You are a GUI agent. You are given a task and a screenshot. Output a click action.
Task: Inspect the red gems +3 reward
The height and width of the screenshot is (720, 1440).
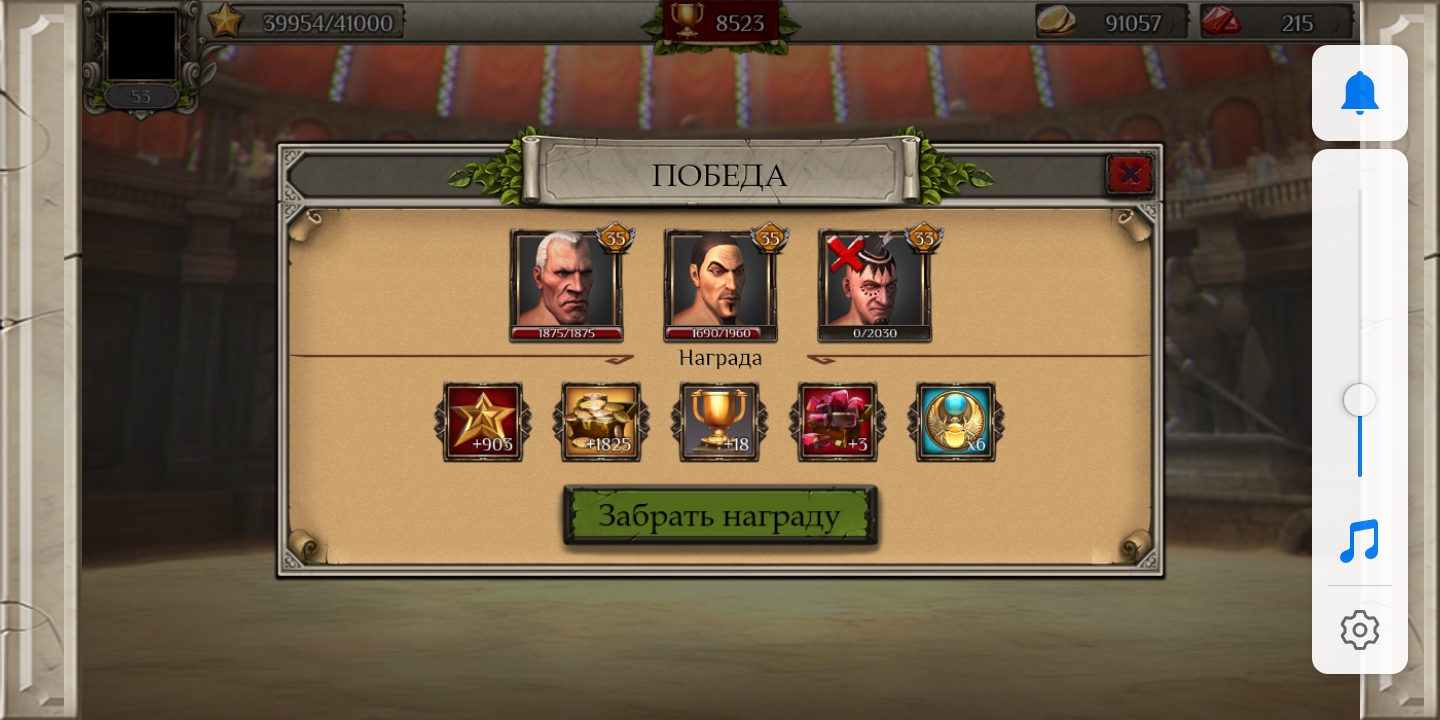[x=837, y=421]
